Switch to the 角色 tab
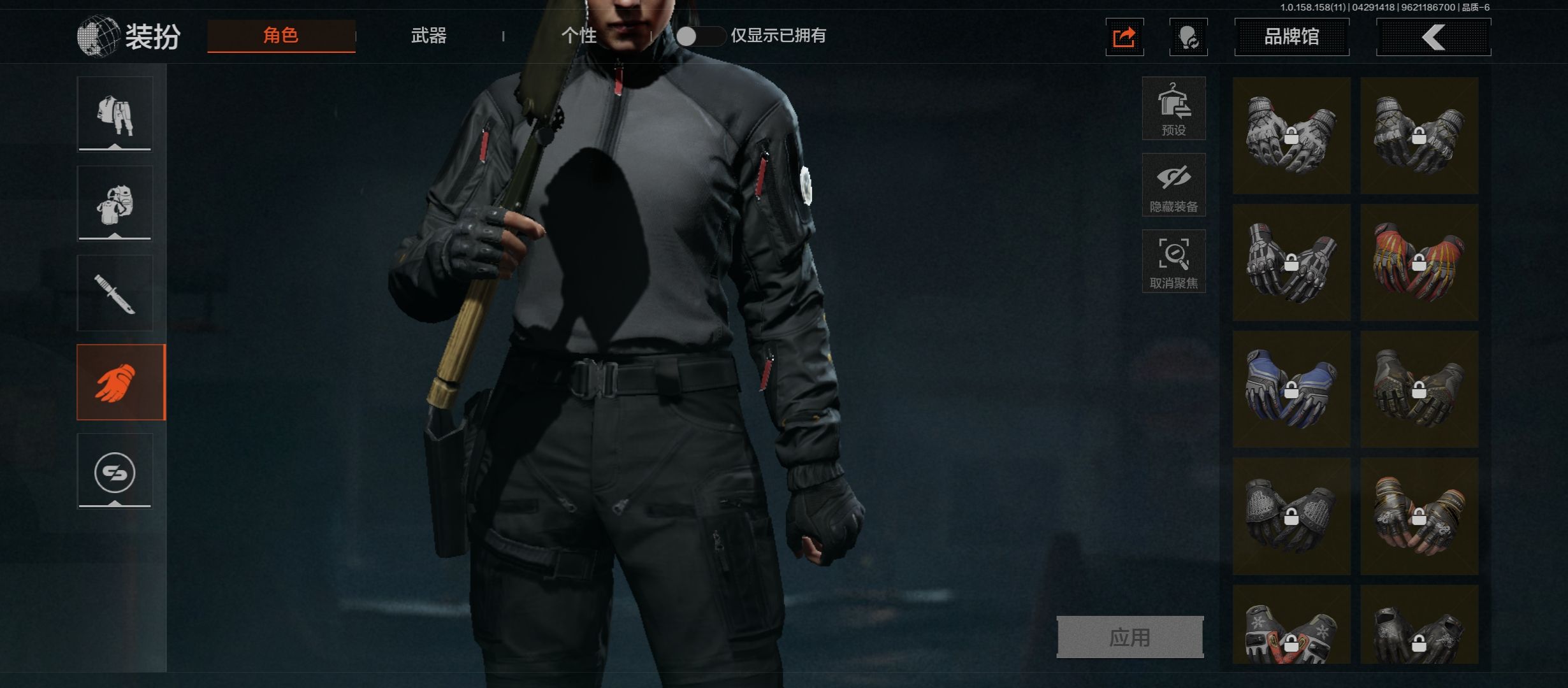The height and width of the screenshot is (688, 1568). click(x=281, y=36)
